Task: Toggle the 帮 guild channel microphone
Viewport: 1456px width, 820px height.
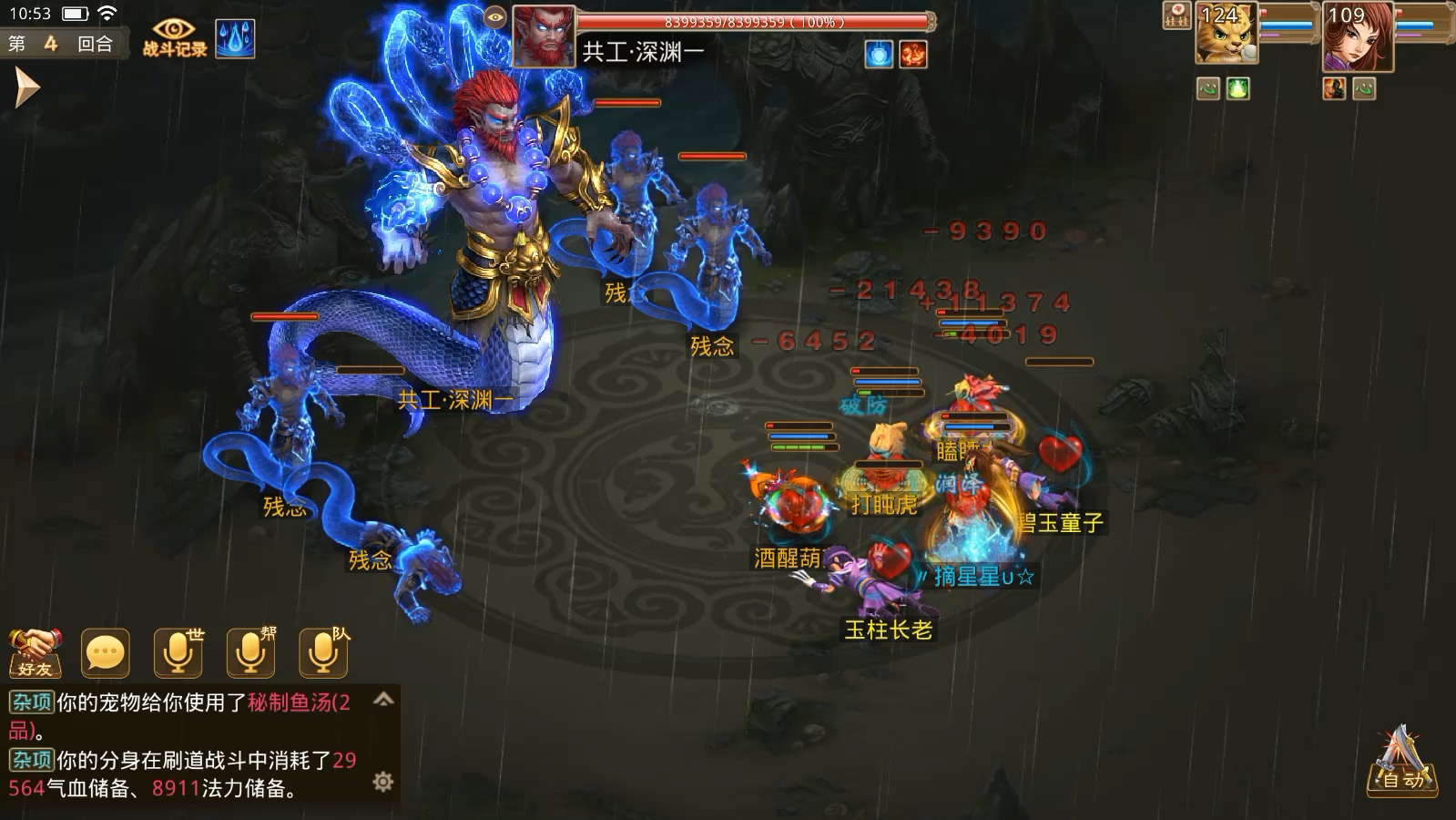Action: pyautogui.click(x=249, y=651)
